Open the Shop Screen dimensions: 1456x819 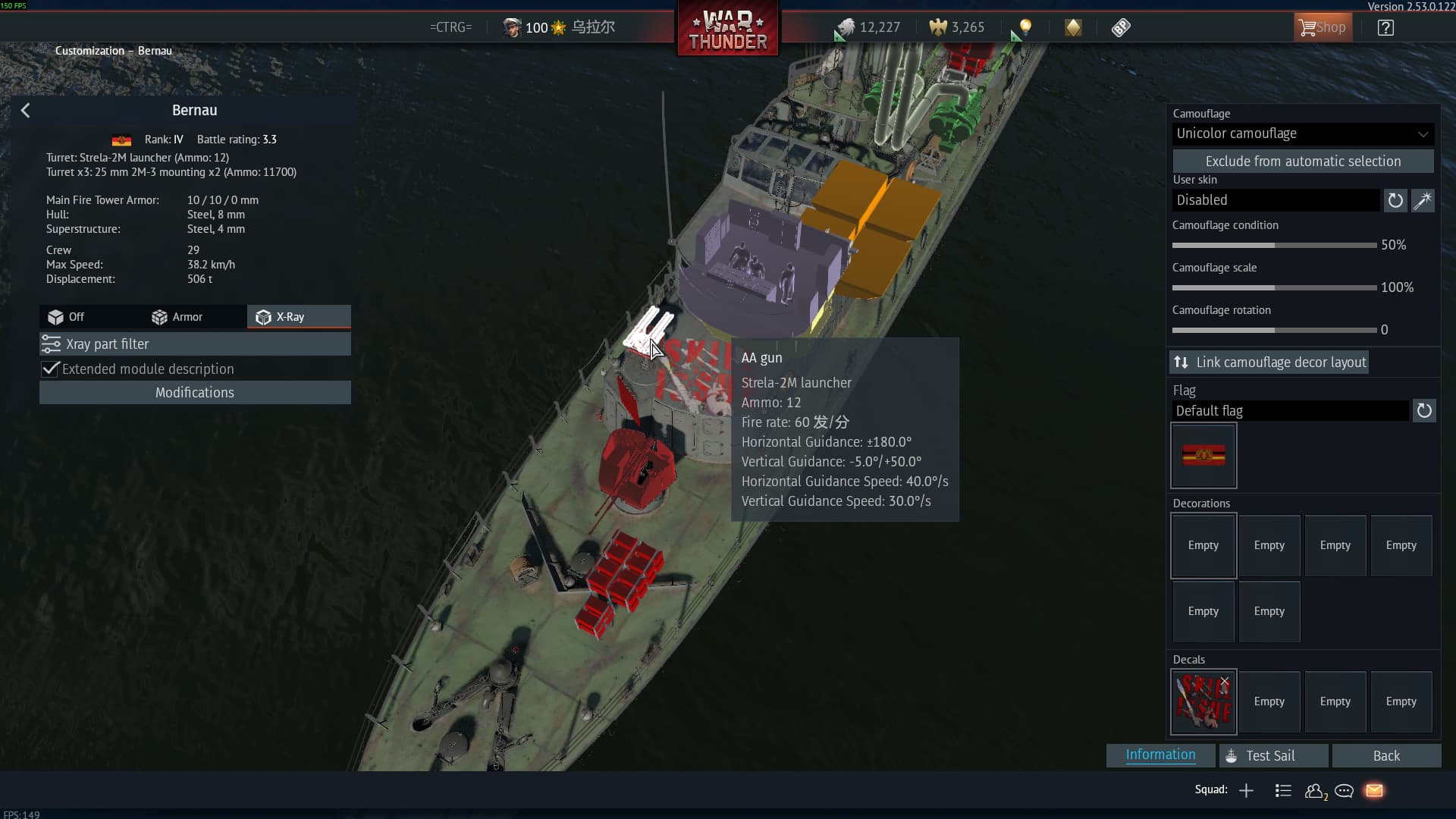[1323, 28]
